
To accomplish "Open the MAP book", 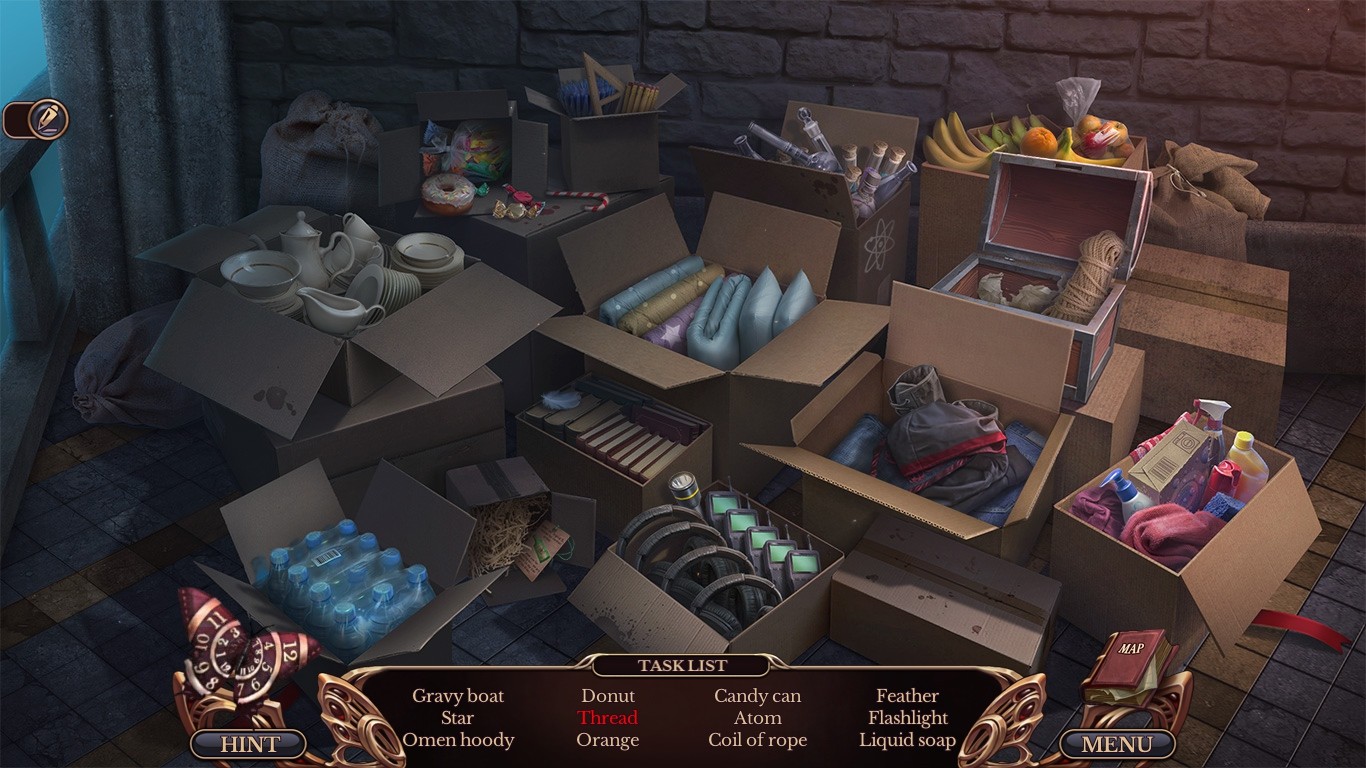I will (x=1133, y=655).
